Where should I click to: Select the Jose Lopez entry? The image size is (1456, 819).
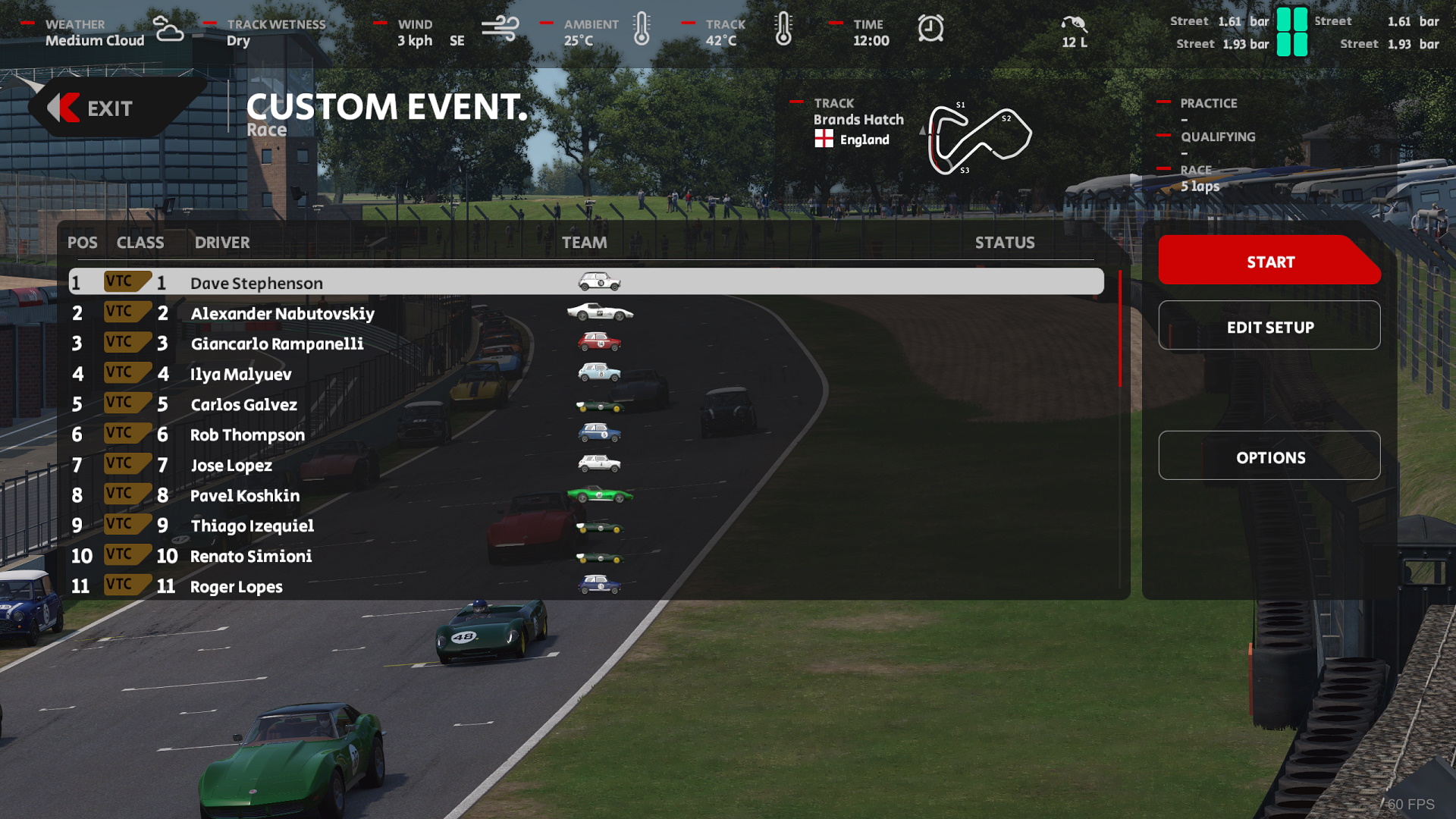click(231, 465)
